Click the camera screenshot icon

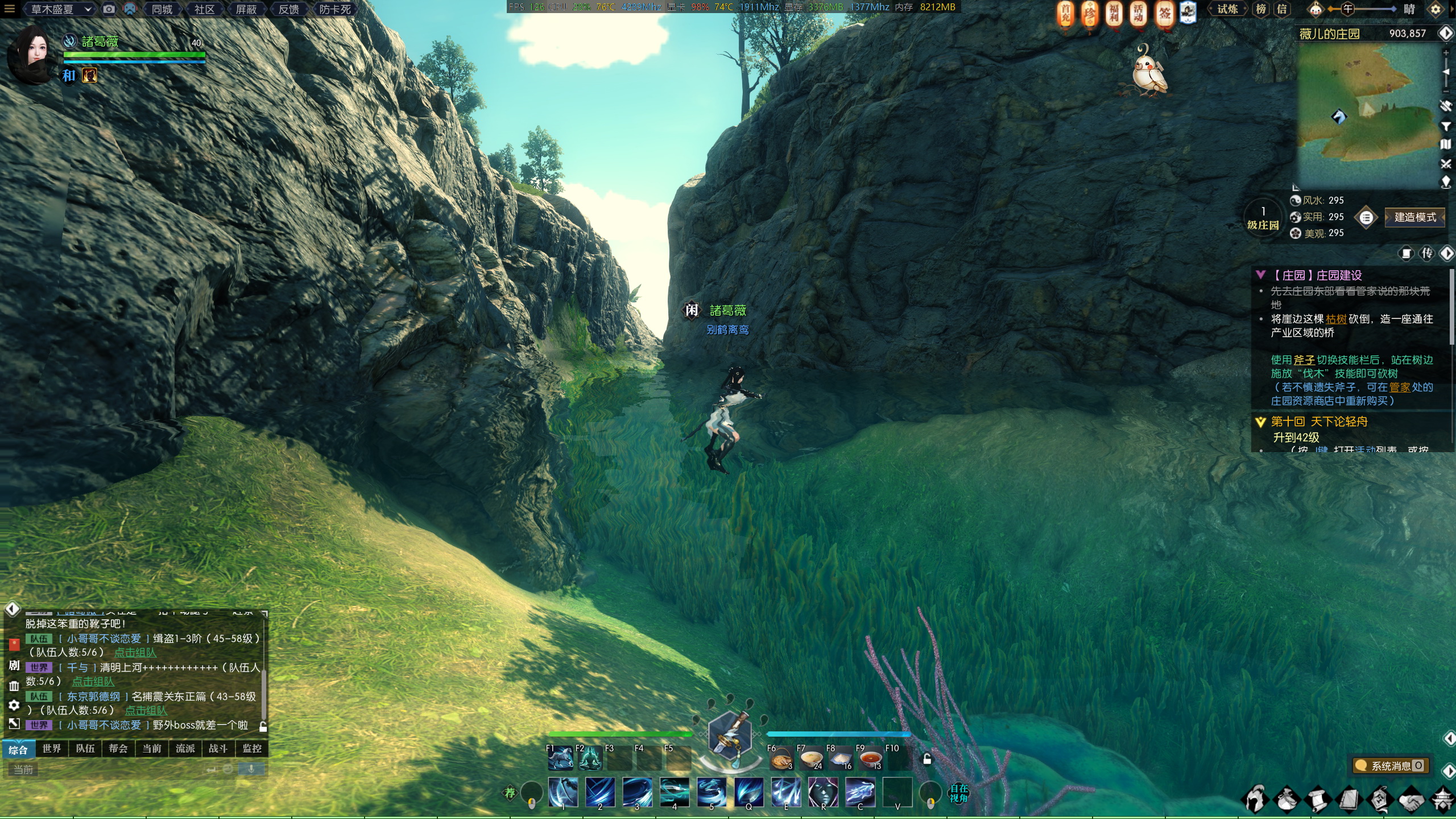(x=109, y=9)
